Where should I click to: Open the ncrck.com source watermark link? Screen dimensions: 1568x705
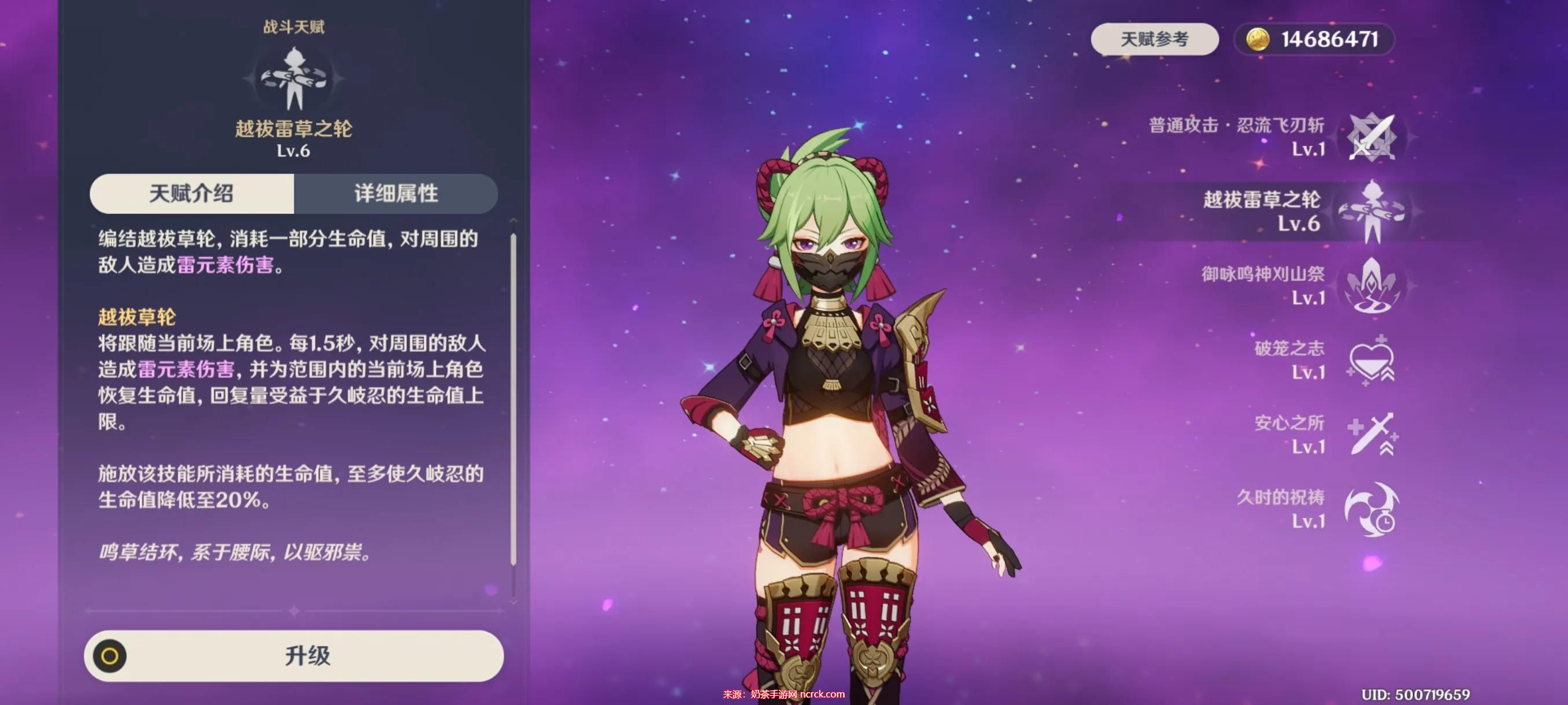(x=784, y=694)
